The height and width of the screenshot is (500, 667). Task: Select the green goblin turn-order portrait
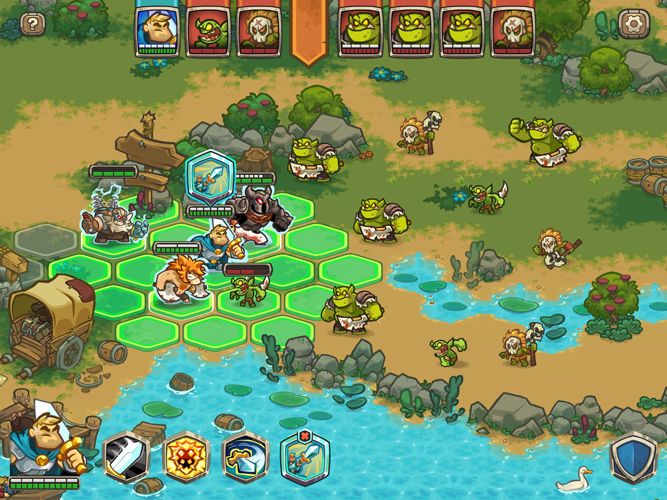205,30
